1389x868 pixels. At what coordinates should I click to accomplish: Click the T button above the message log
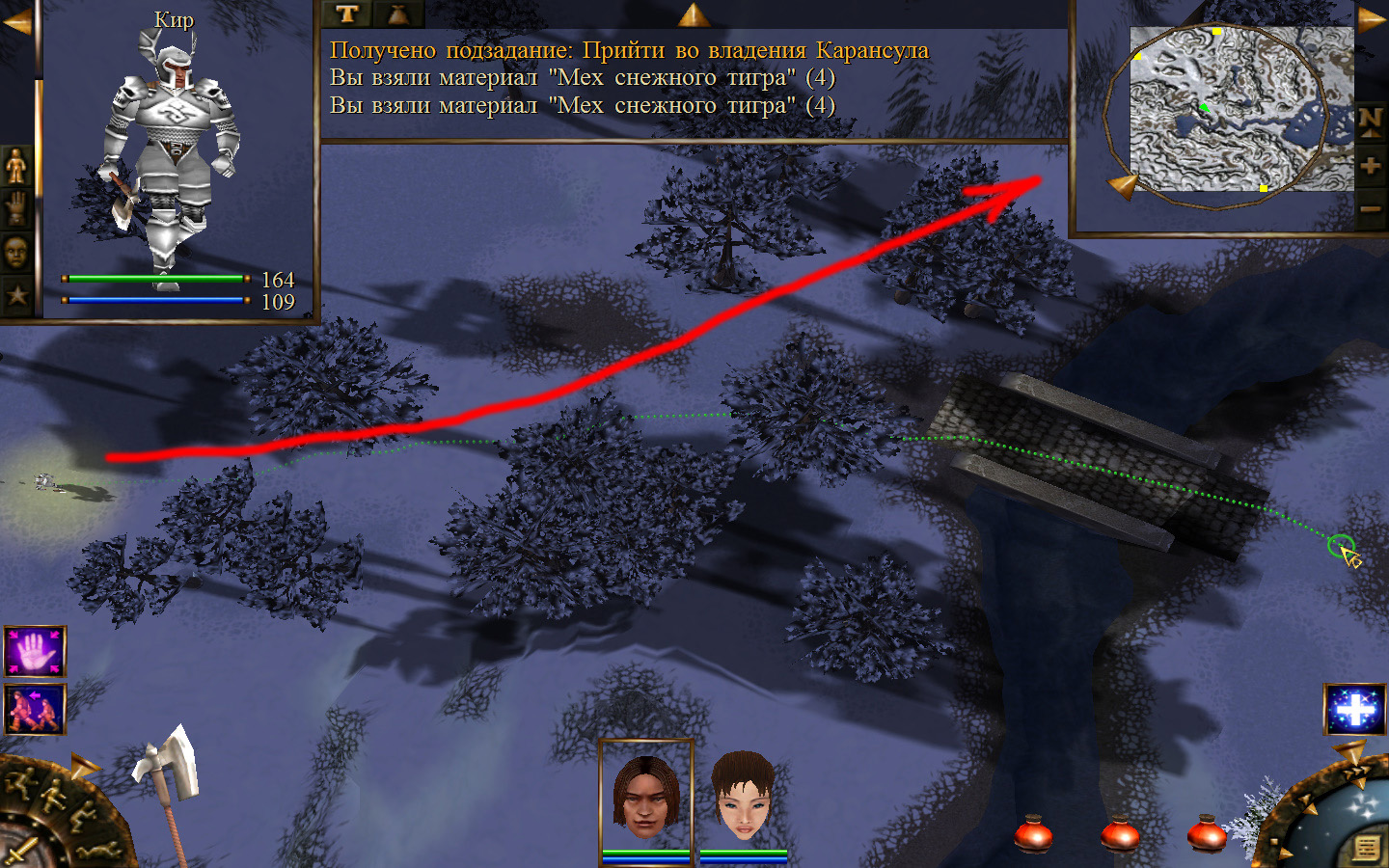(x=347, y=14)
